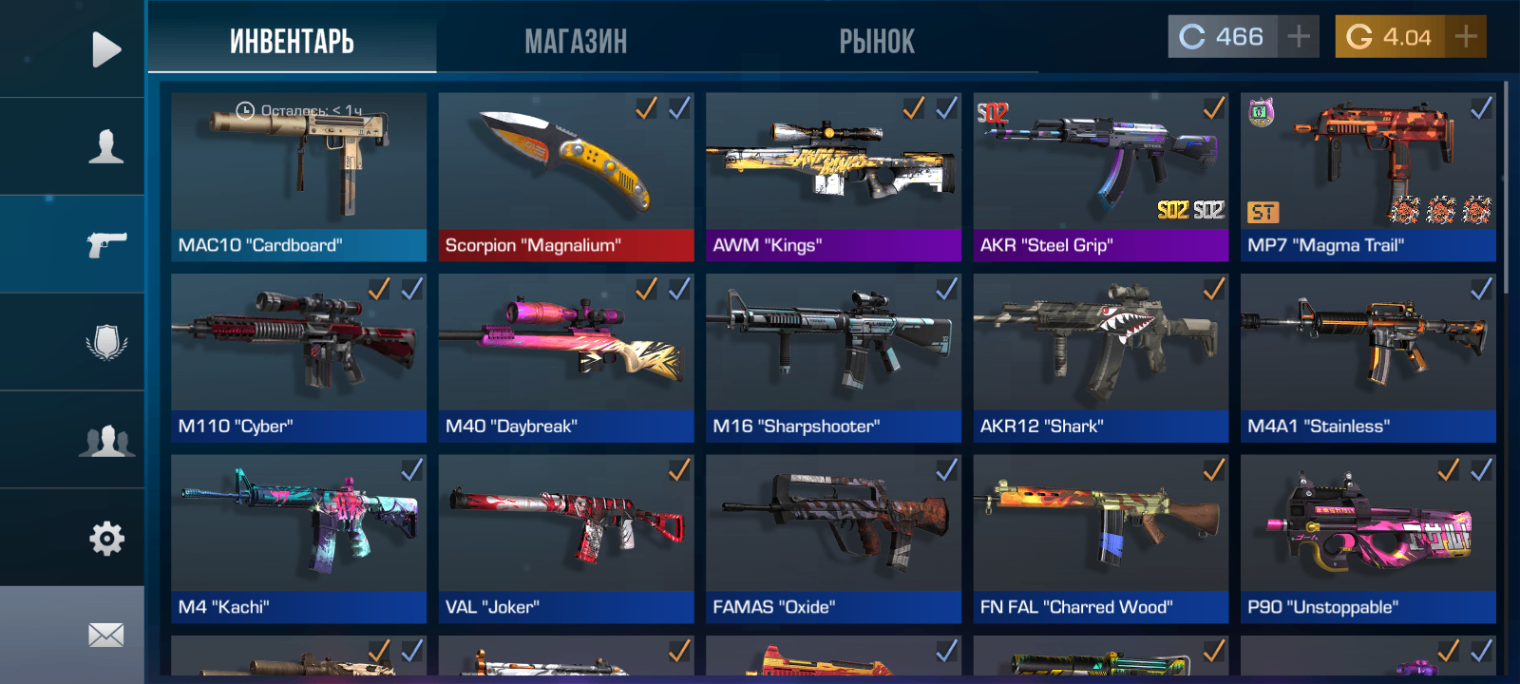Screen dimensions: 1520x684
Task: Choose the M40 "Daybreak" skin
Action: 566,358
